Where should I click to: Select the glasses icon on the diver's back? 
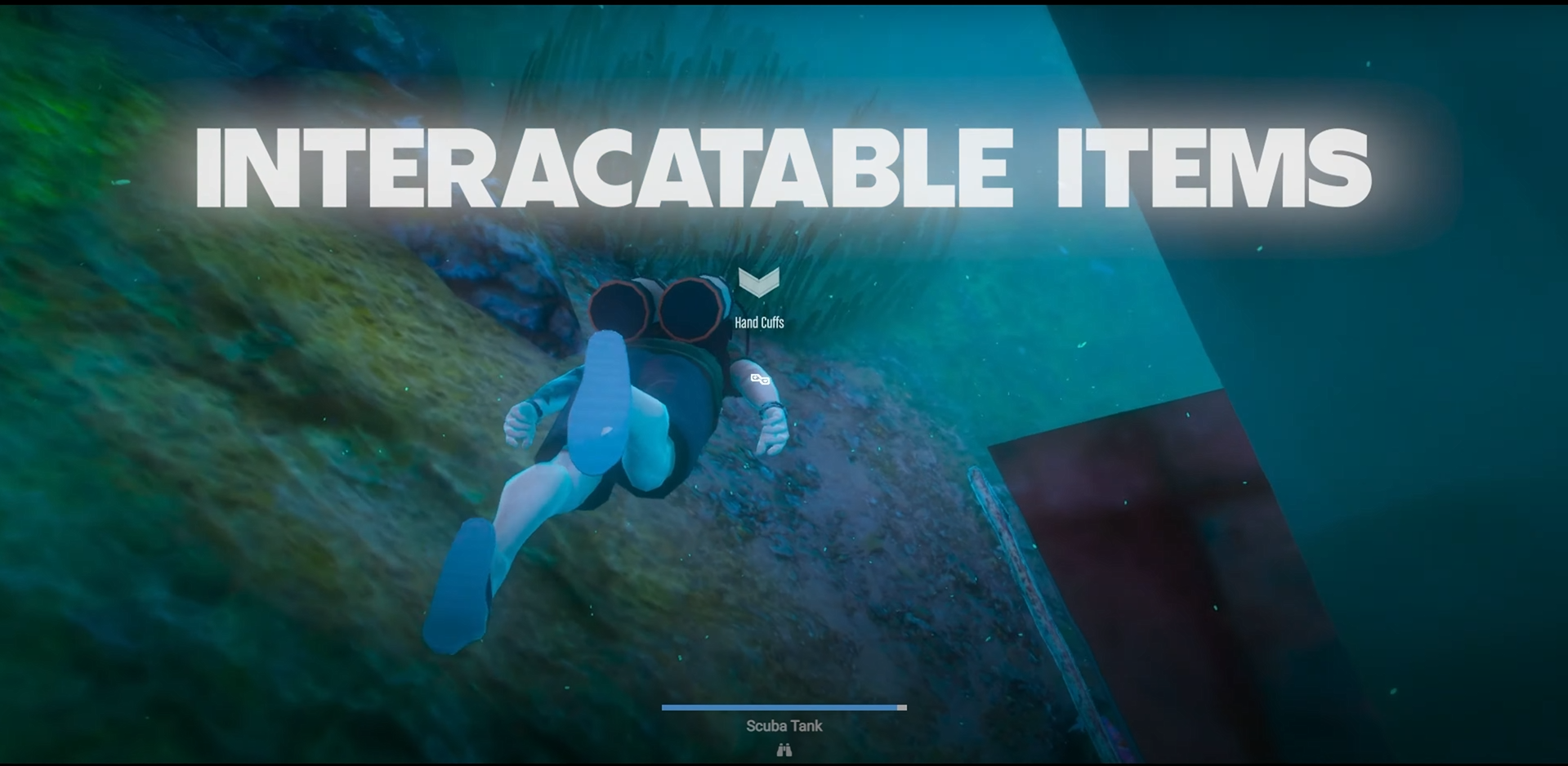760,379
